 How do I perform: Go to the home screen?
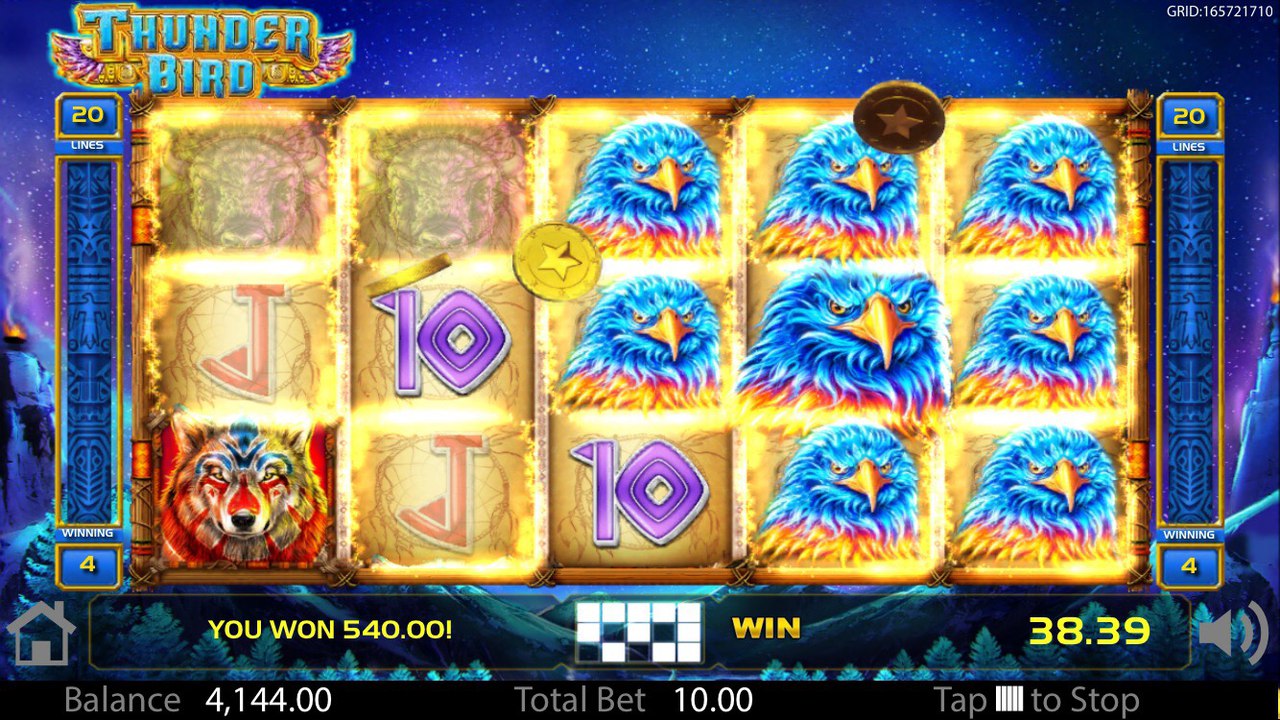41,633
